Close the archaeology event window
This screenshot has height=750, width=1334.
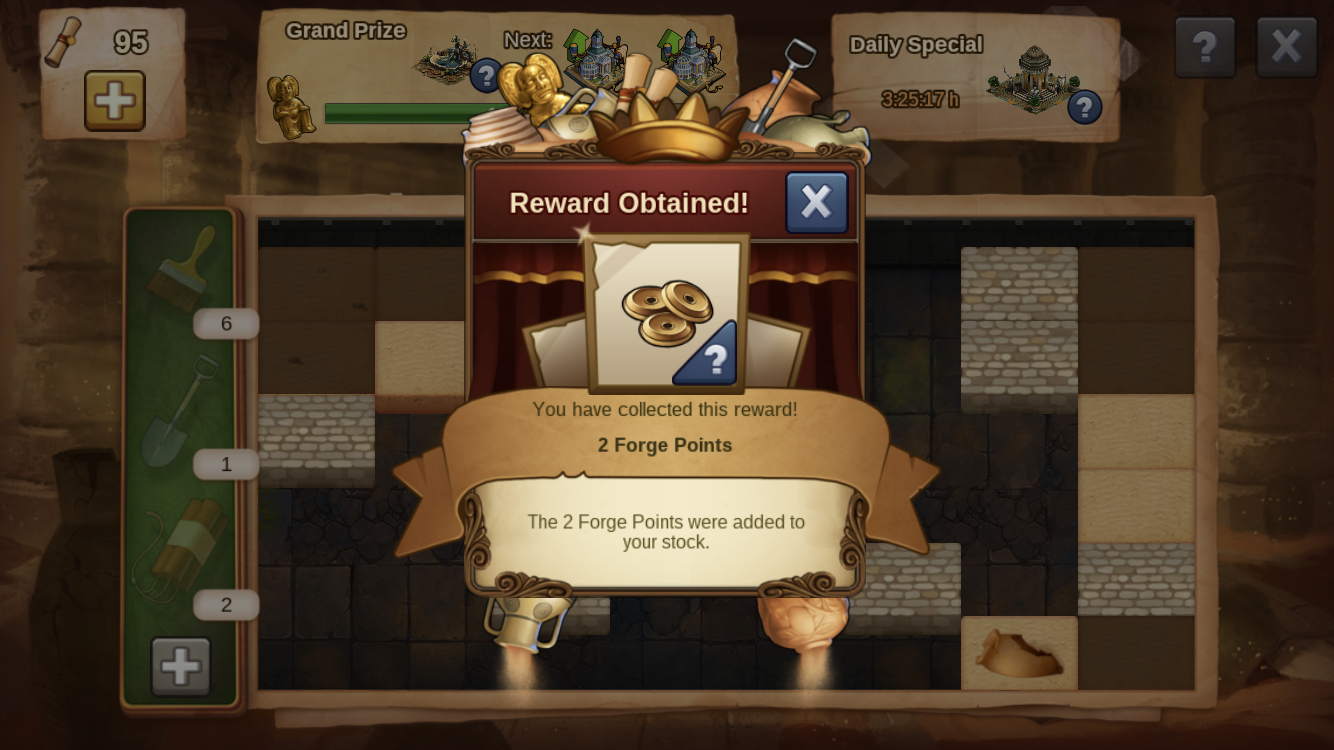(x=1286, y=47)
